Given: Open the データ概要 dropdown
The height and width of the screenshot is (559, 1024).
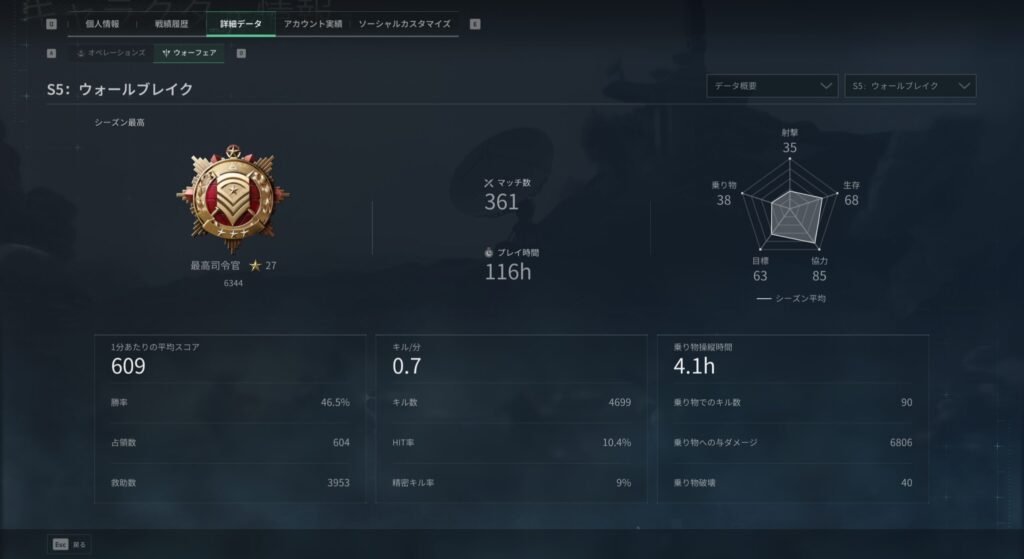Looking at the screenshot, I should coord(771,86).
